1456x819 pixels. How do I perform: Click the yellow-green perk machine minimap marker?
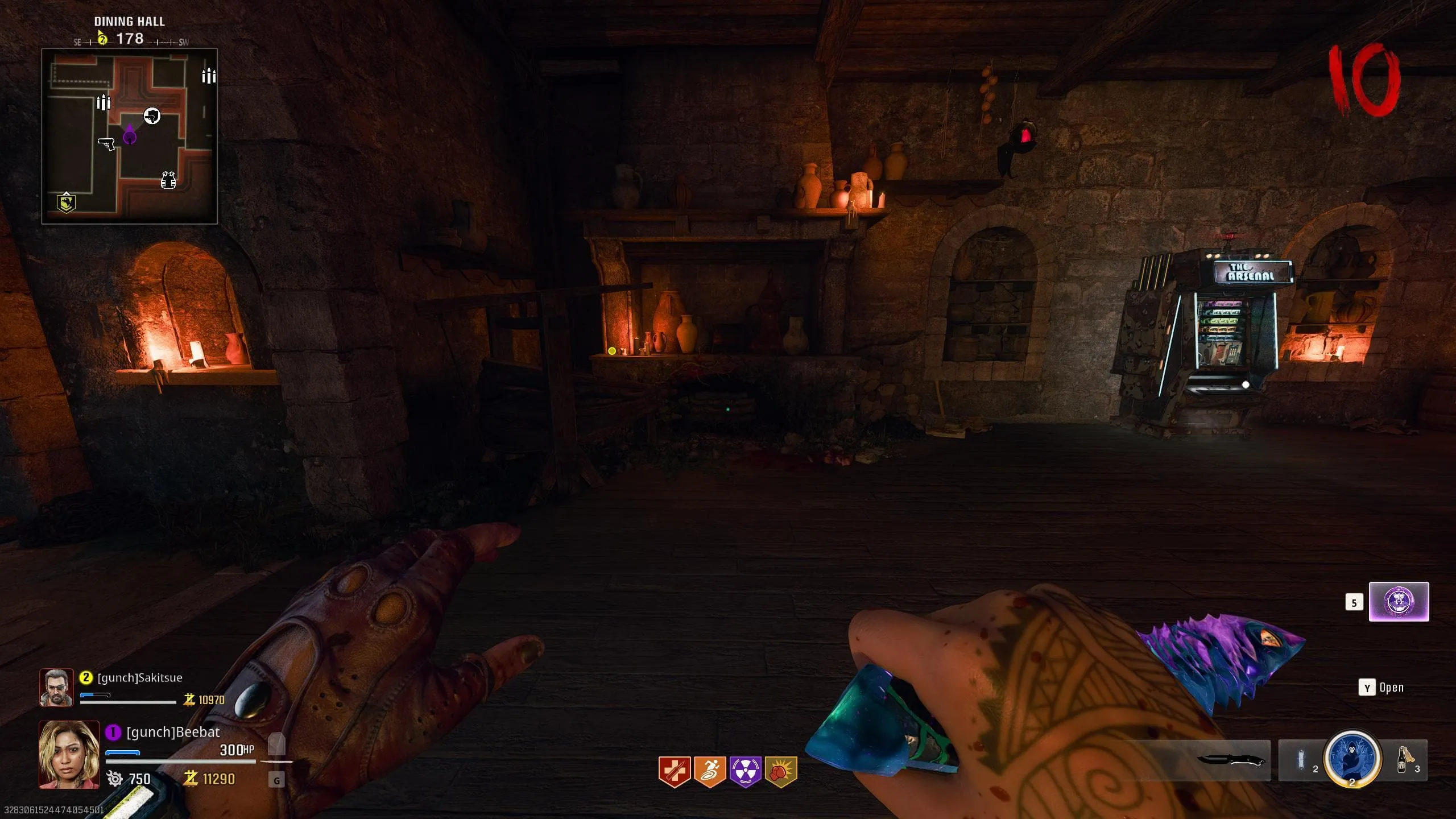coord(66,202)
